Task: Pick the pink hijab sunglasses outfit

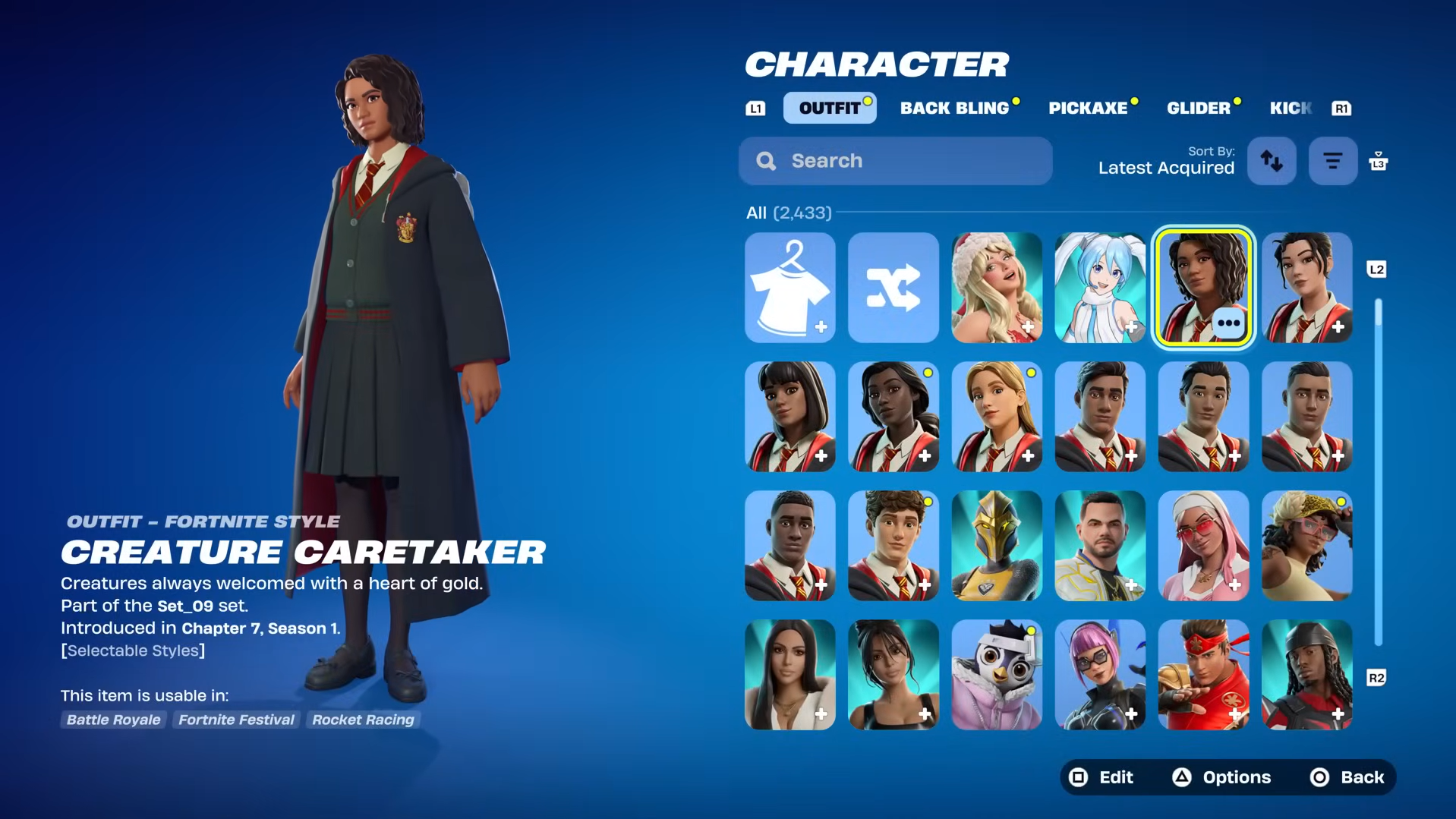Action: 1203,546
